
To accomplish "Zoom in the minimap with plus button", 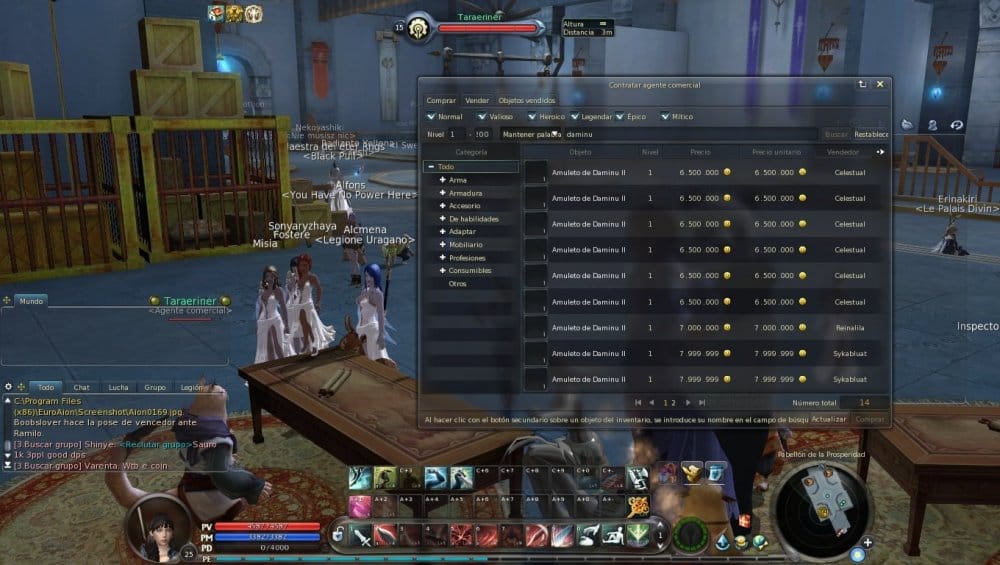I will [x=867, y=543].
